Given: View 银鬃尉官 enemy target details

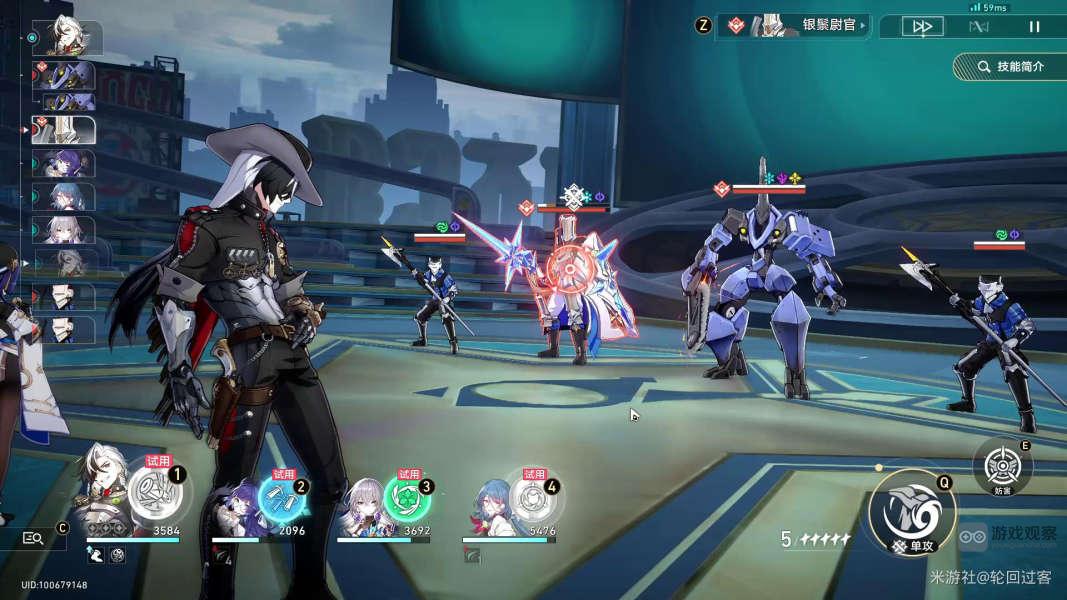Looking at the screenshot, I should pyautogui.click(x=796, y=25).
